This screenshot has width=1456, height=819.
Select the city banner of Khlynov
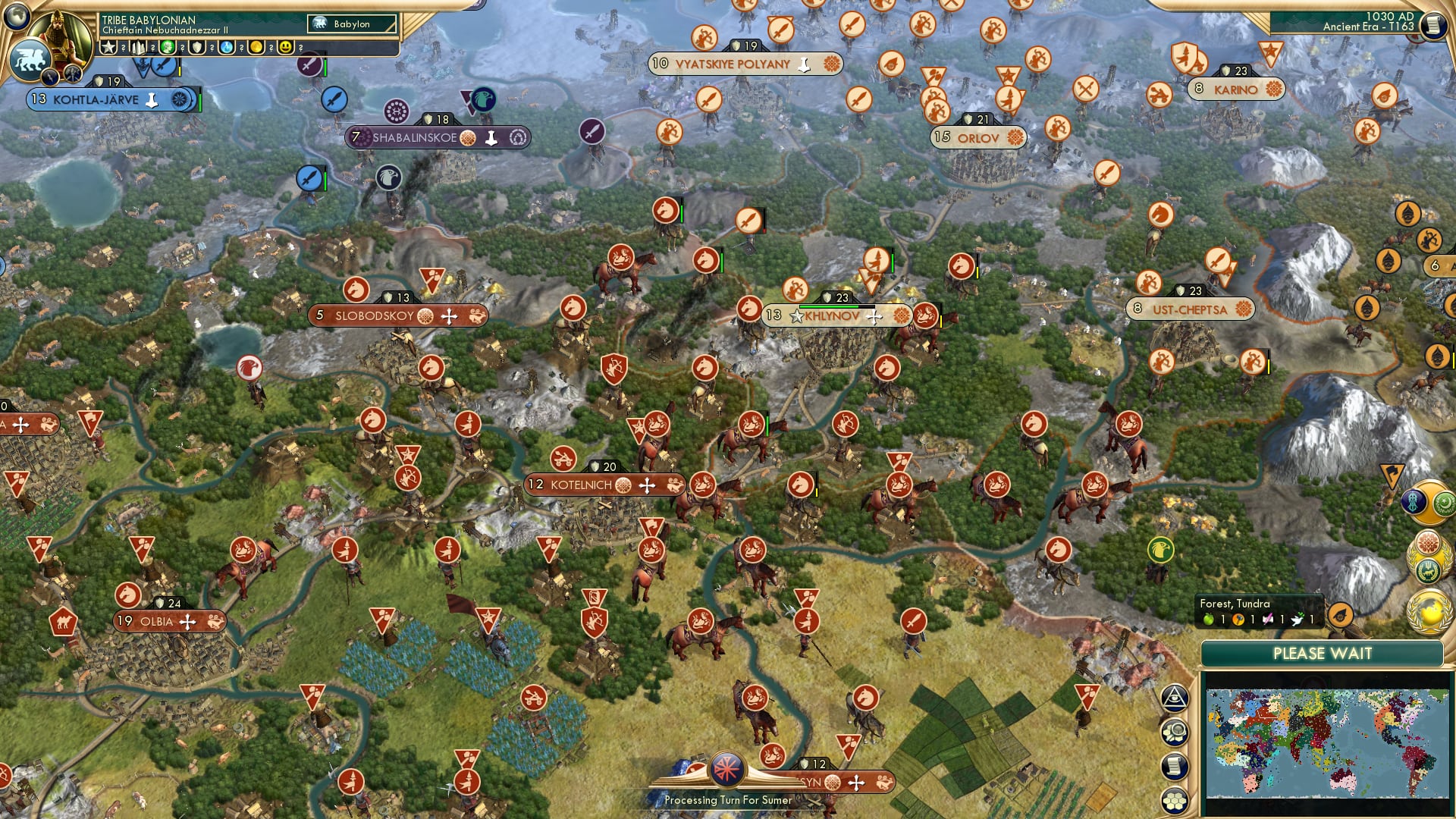tap(830, 315)
